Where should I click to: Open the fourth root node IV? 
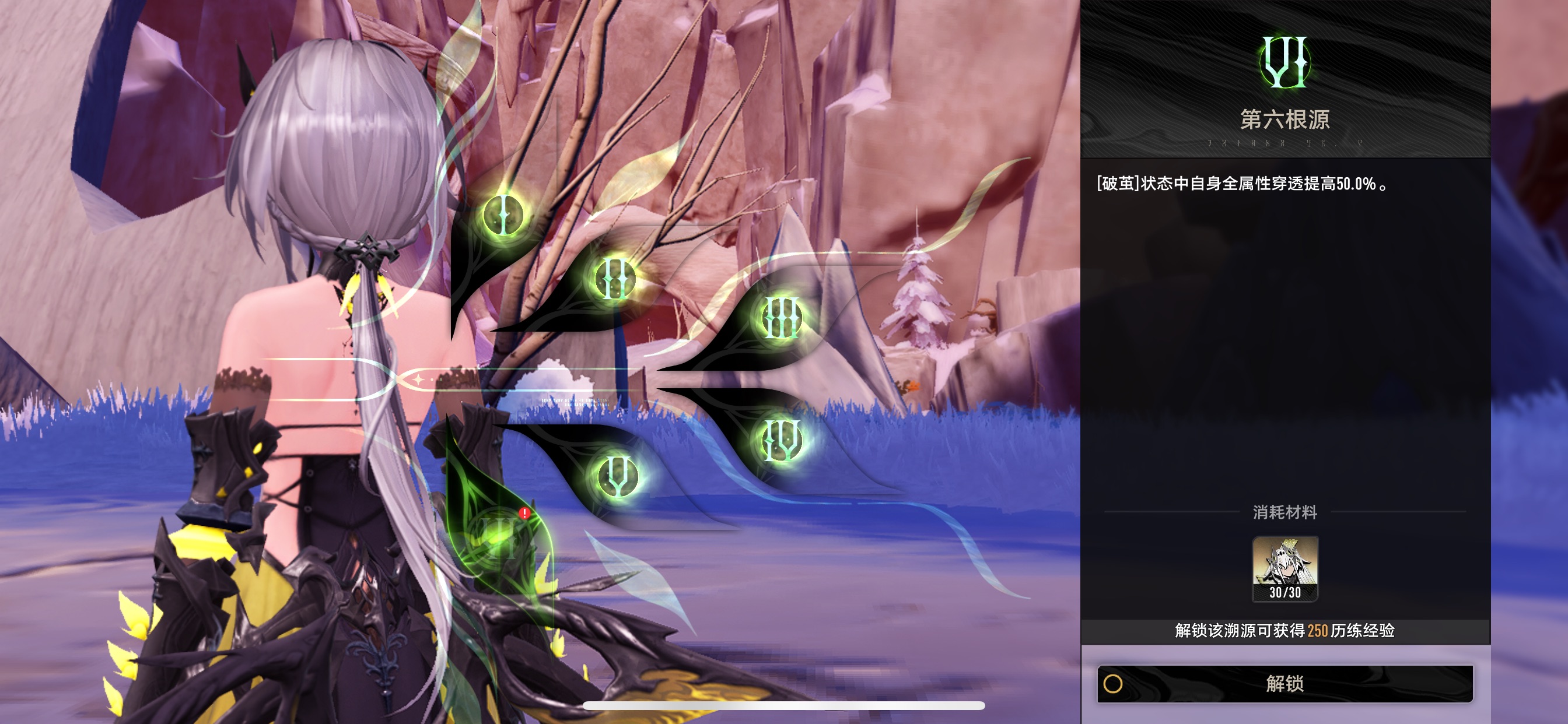click(x=782, y=439)
